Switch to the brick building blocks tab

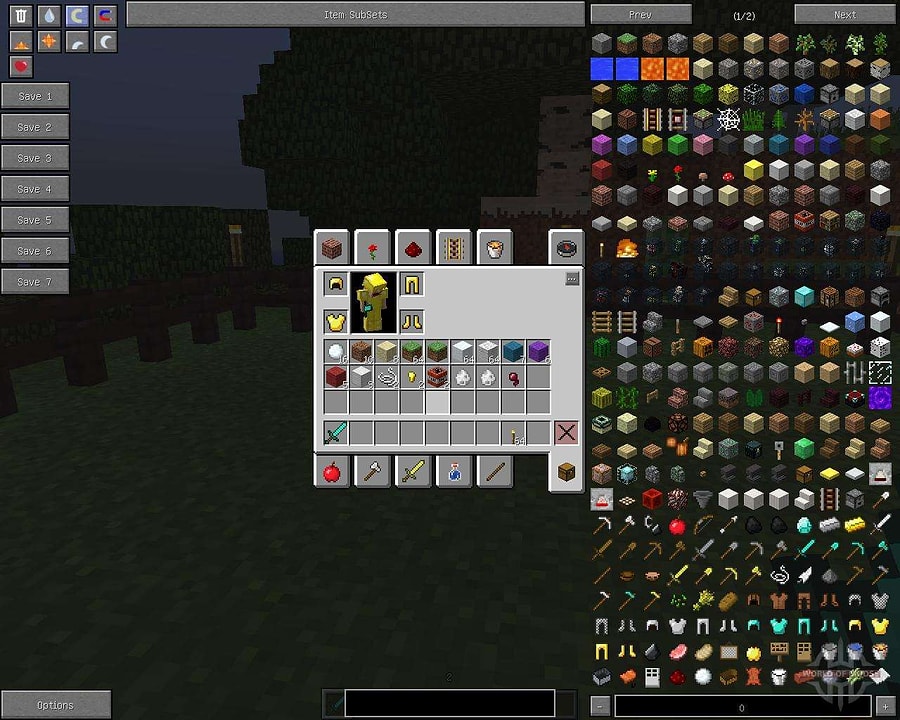[x=332, y=248]
